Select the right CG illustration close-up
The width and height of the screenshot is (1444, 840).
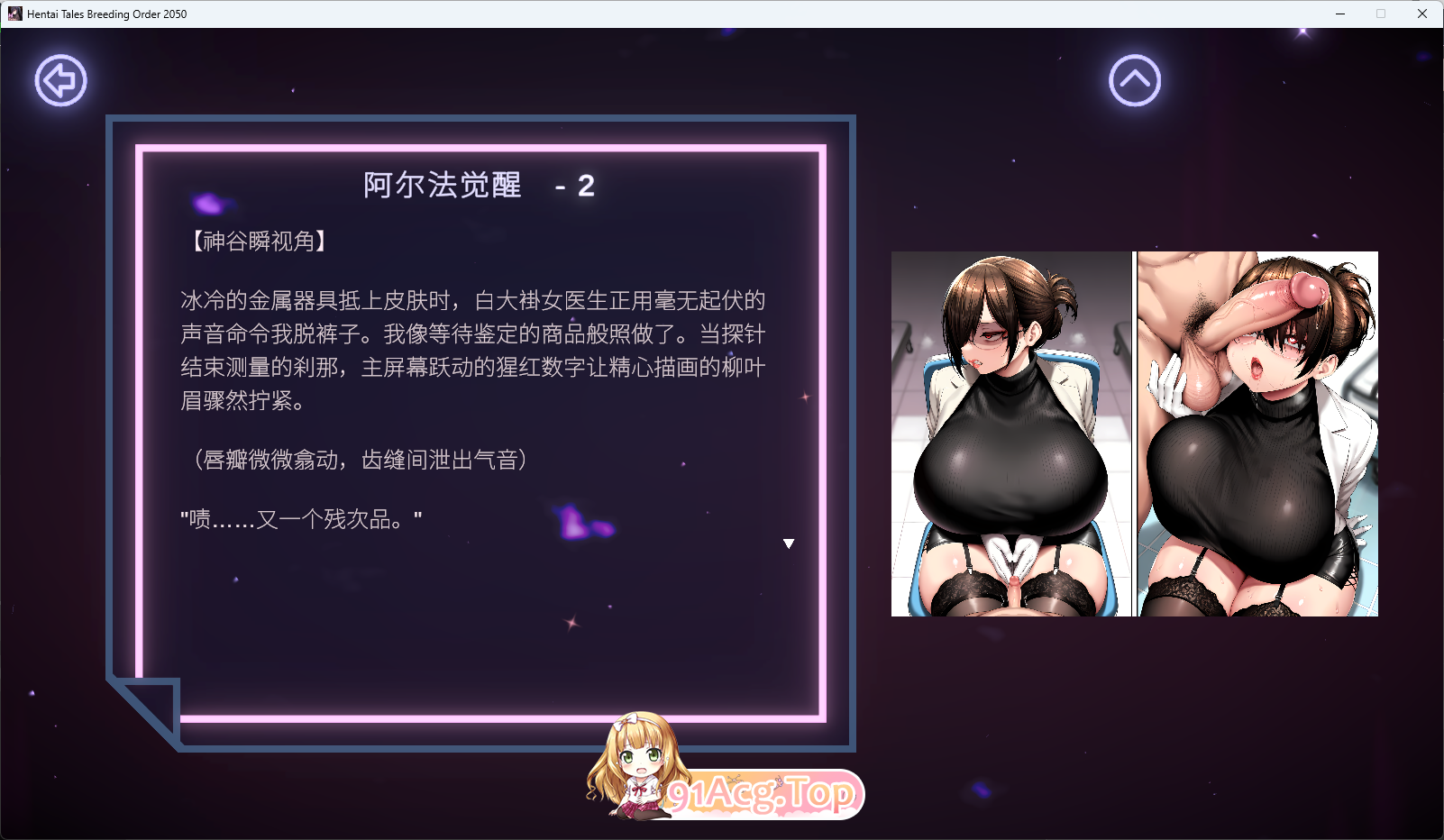(1257, 433)
